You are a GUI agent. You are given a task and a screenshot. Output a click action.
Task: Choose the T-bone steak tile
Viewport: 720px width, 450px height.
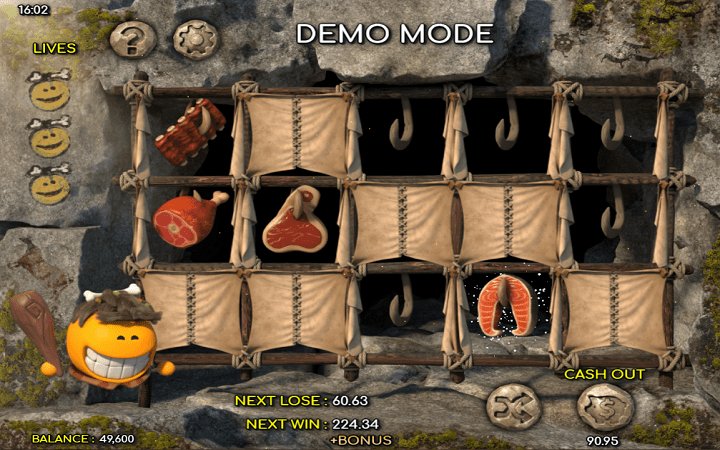point(295,219)
